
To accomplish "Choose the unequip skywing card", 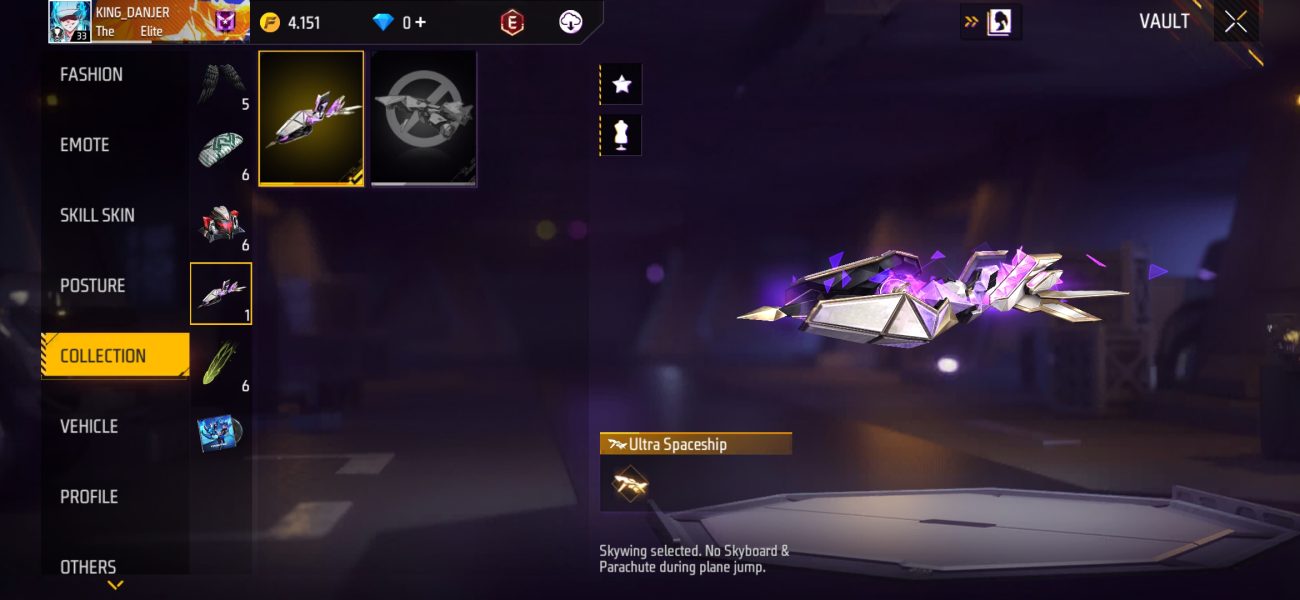I will pos(424,118).
